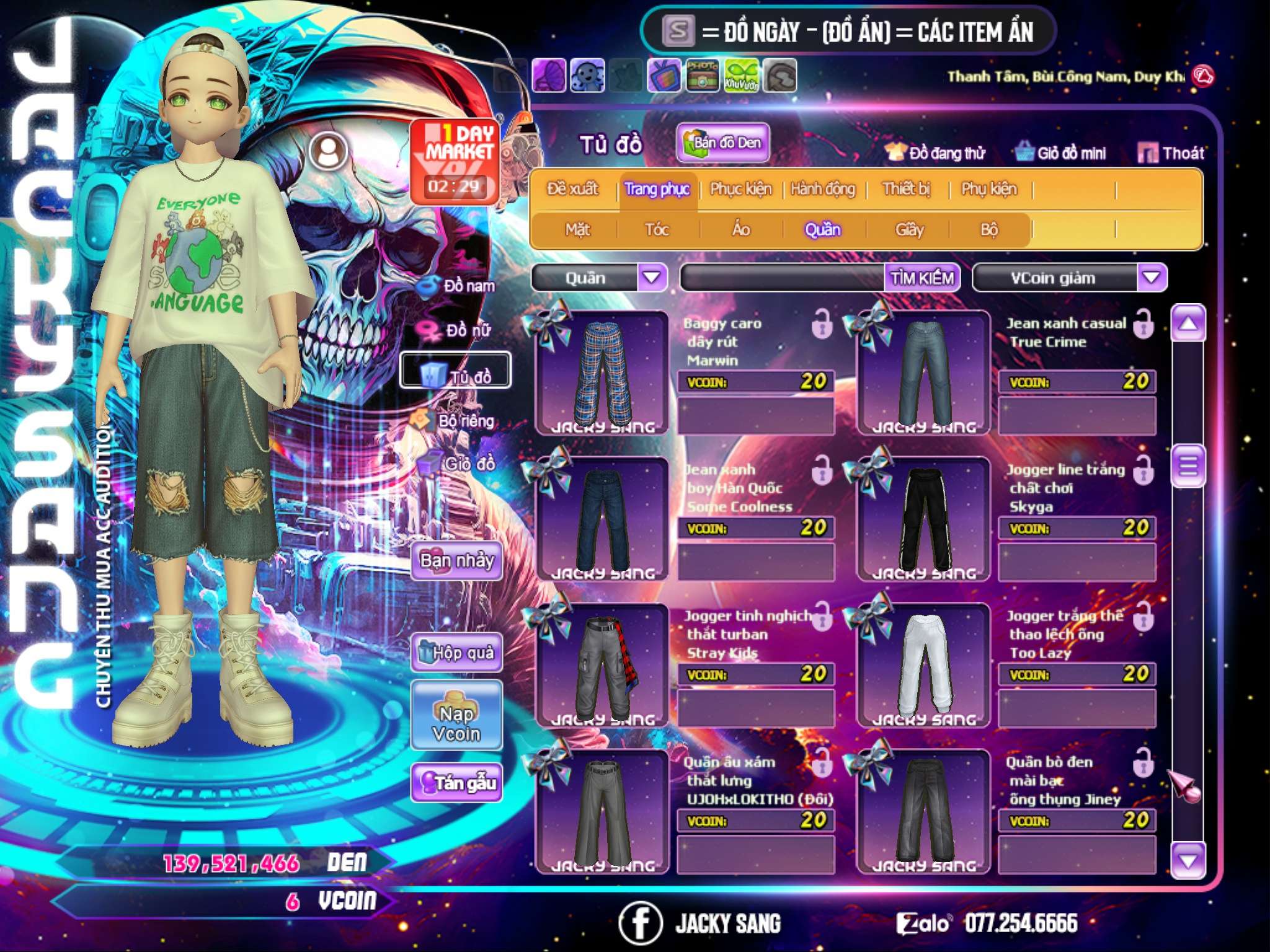Open the Quần category dropdown

click(652, 278)
